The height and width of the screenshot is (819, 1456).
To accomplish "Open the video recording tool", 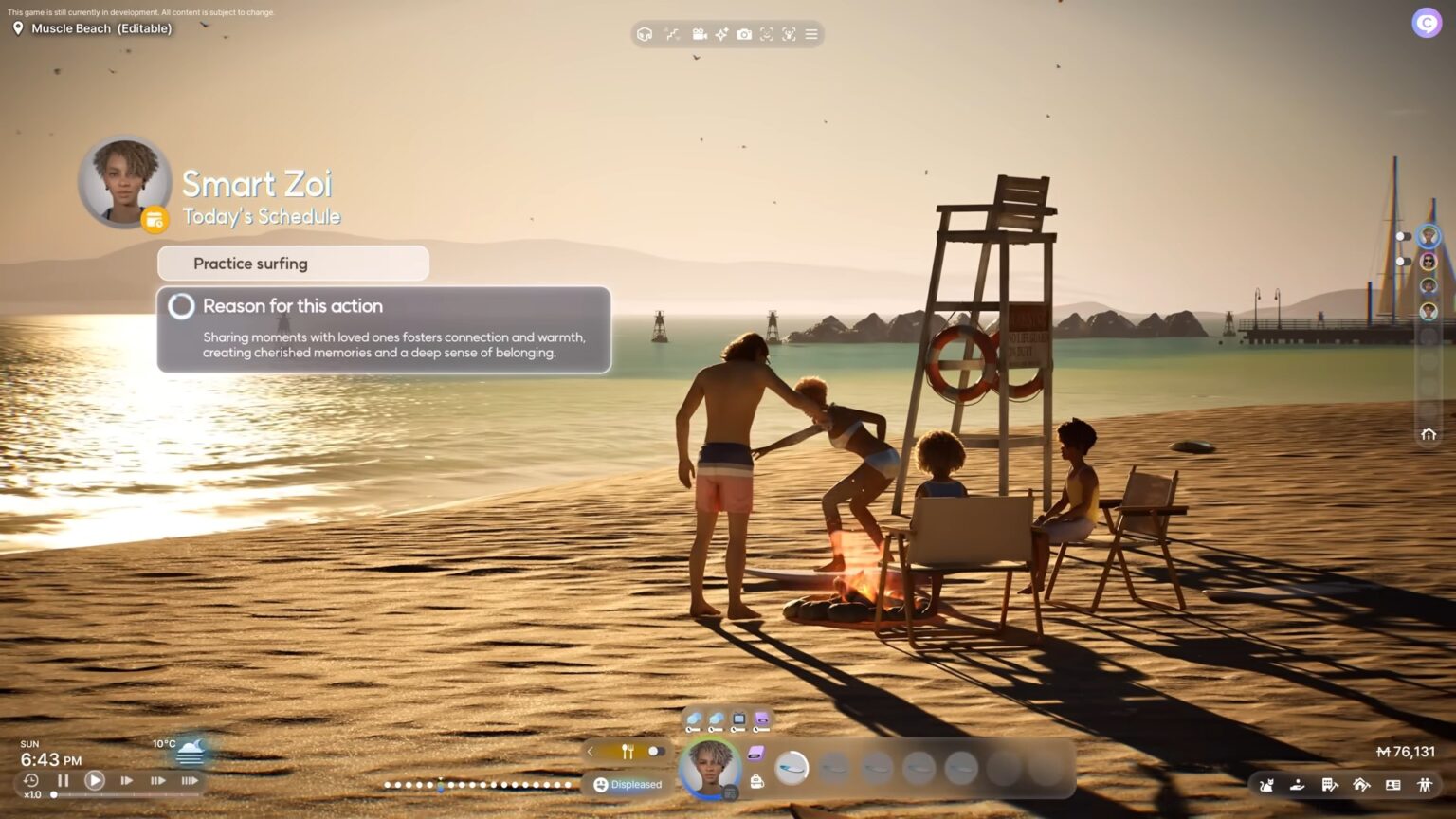I will [x=700, y=34].
